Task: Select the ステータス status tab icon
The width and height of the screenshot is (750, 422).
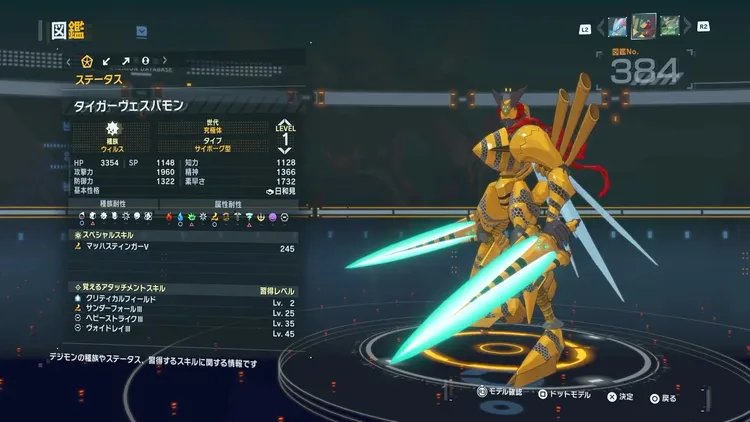Action: 86,61
